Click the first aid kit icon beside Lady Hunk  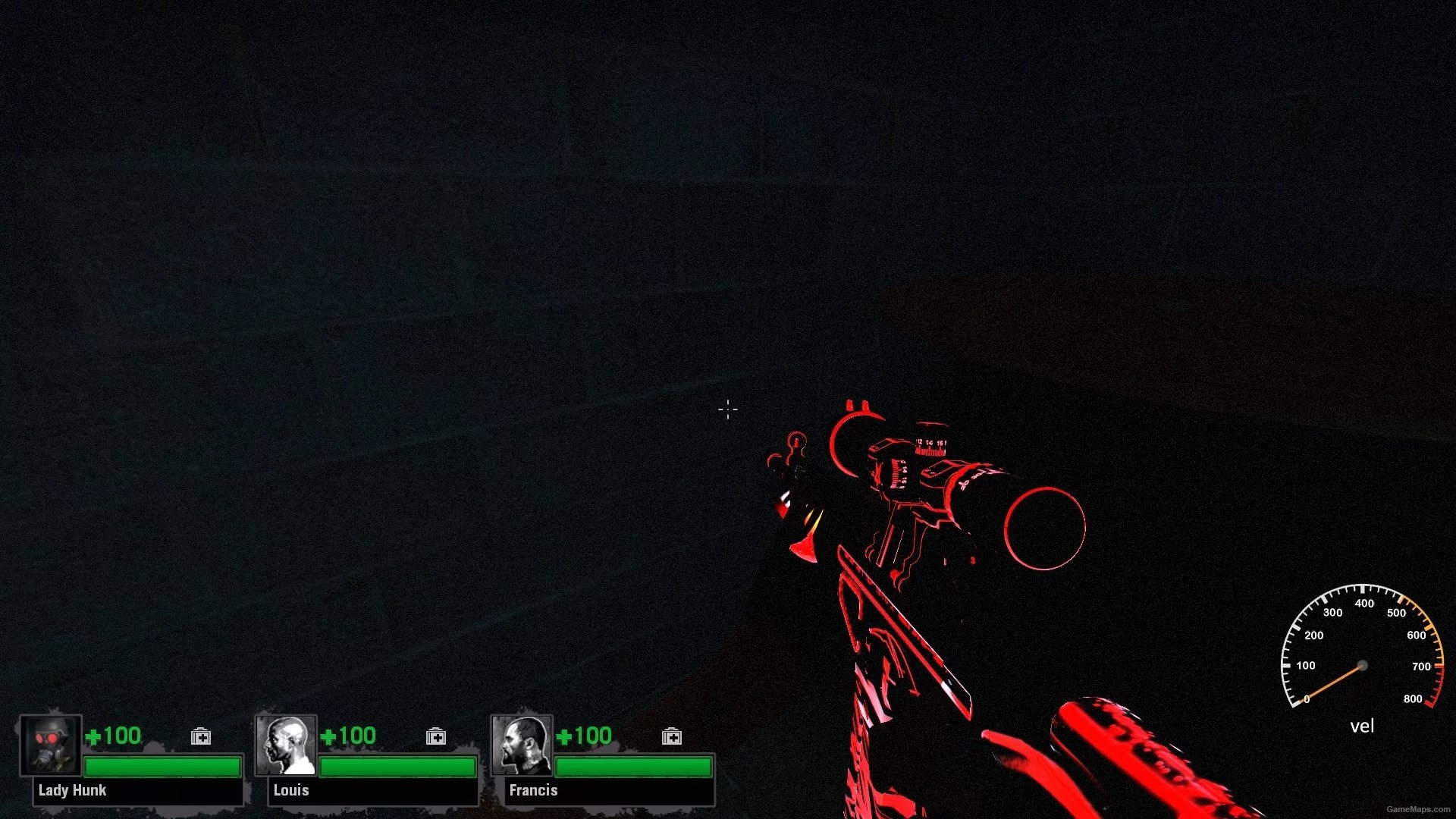click(200, 736)
